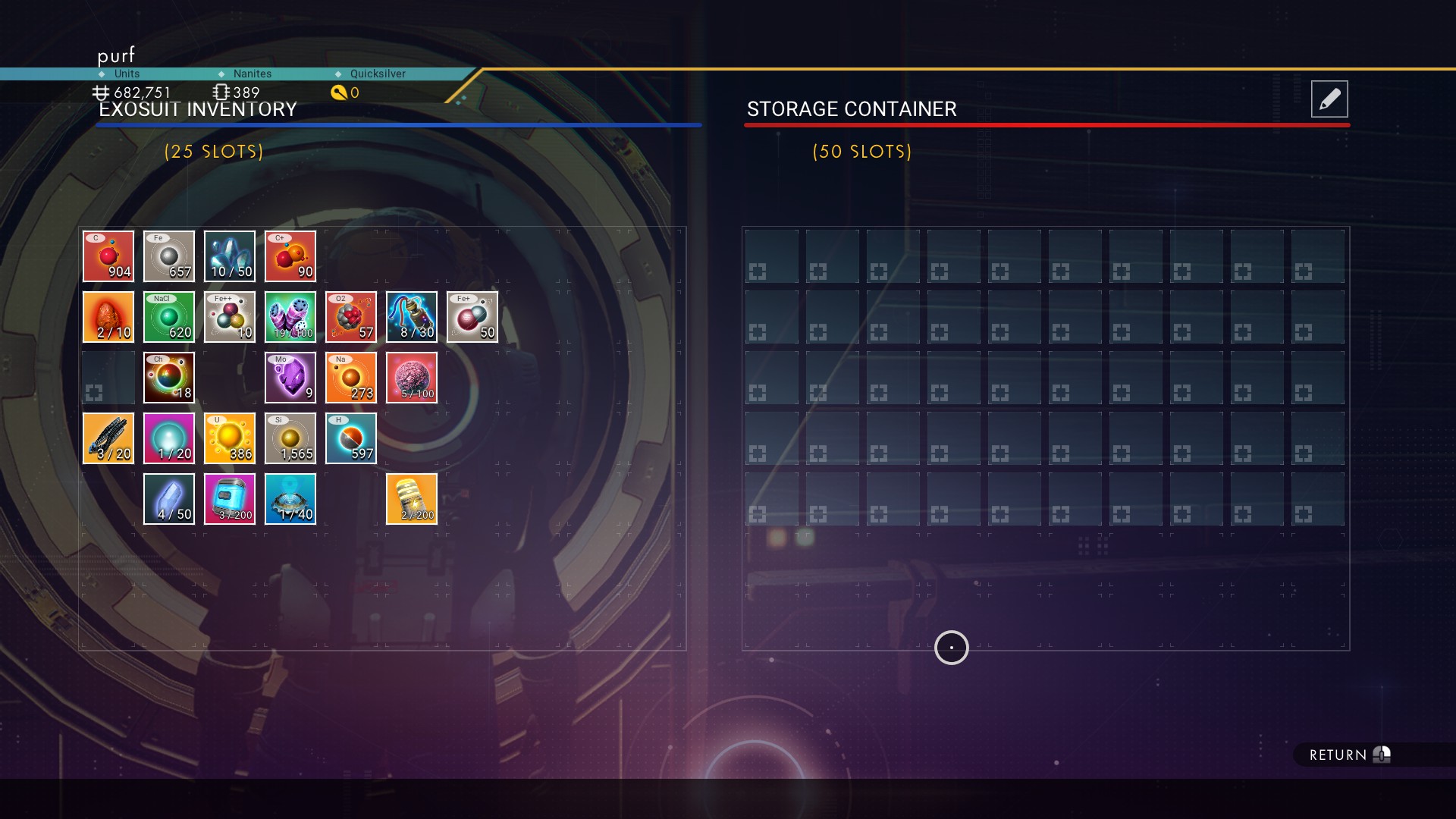Screen dimensions: 1456x819
Task: Click the empty exosuit inventory slot
Action: [x=108, y=378]
